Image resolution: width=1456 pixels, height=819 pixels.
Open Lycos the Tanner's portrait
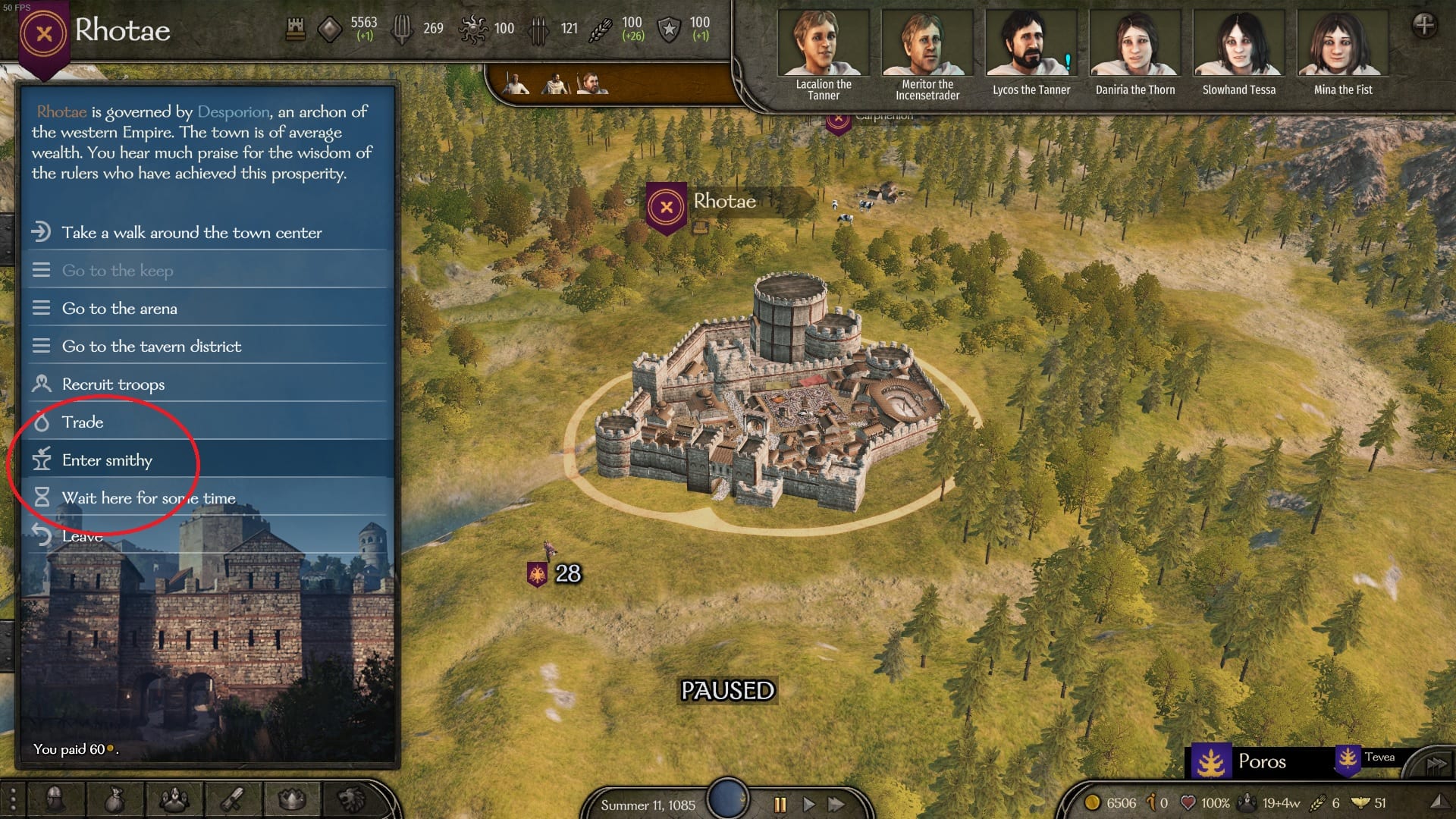[1031, 44]
